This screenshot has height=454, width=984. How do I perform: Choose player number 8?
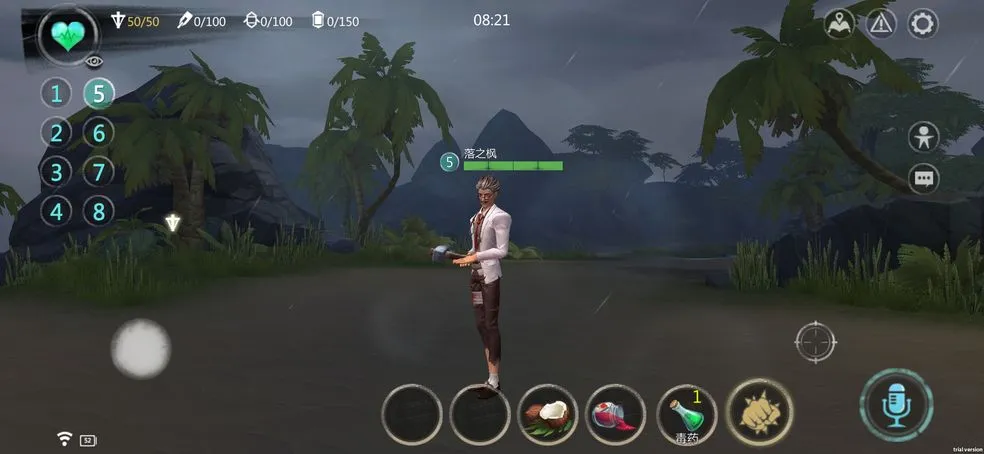(98, 212)
